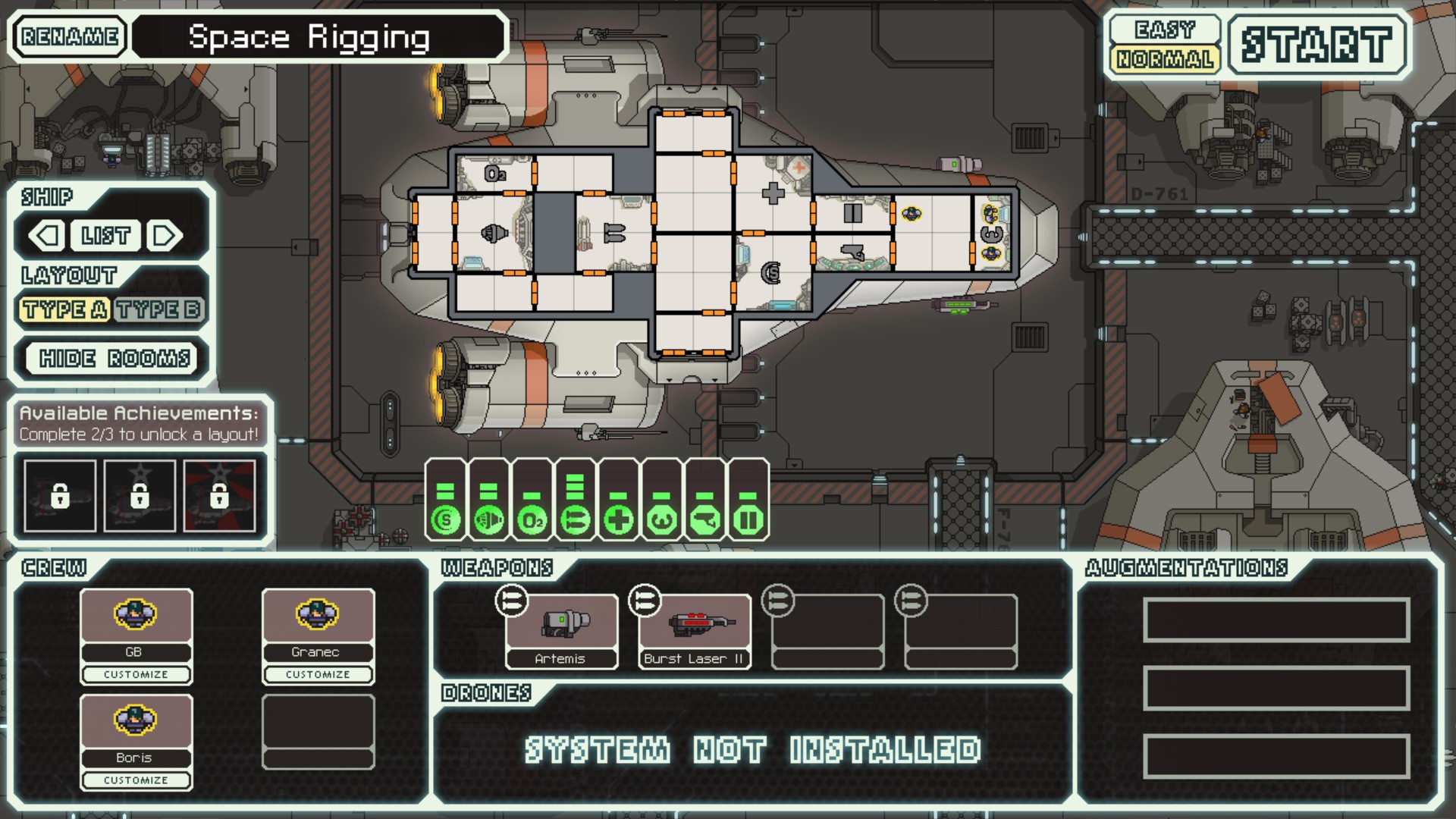Open the ship List
This screenshot has height=819, width=1456.
[105, 236]
